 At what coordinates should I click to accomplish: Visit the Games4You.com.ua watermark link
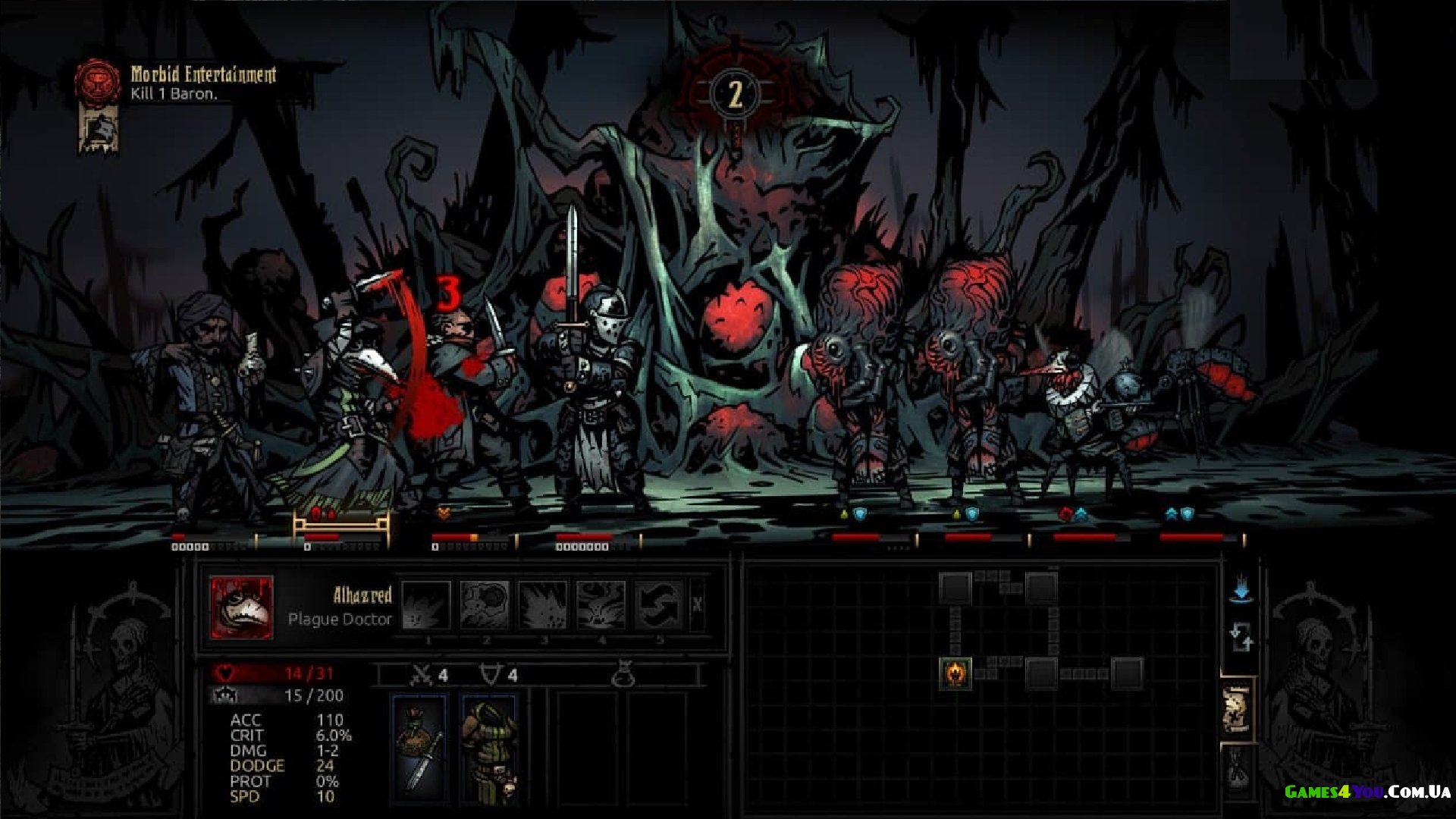click(1367, 792)
